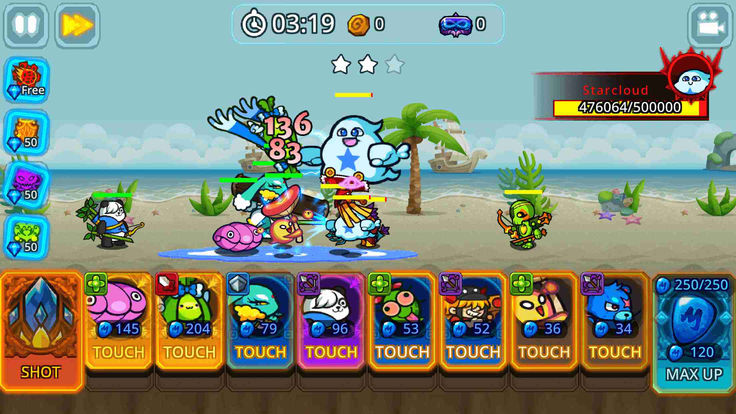Image resolution: width=736 pixels, height=414 pixels.
Task: Summon the green pear unit costing 204
Action: (190, 320)
